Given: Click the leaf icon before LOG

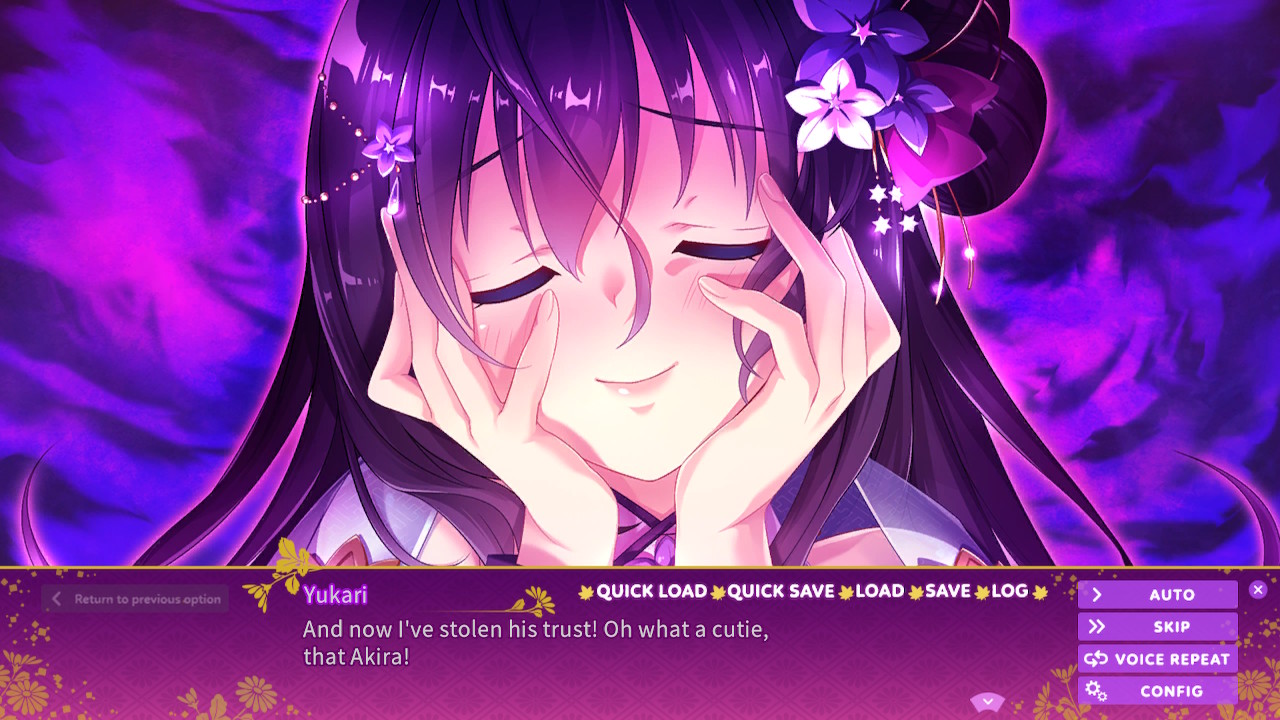Looking at the screenshot, I should tap(982, 592).
